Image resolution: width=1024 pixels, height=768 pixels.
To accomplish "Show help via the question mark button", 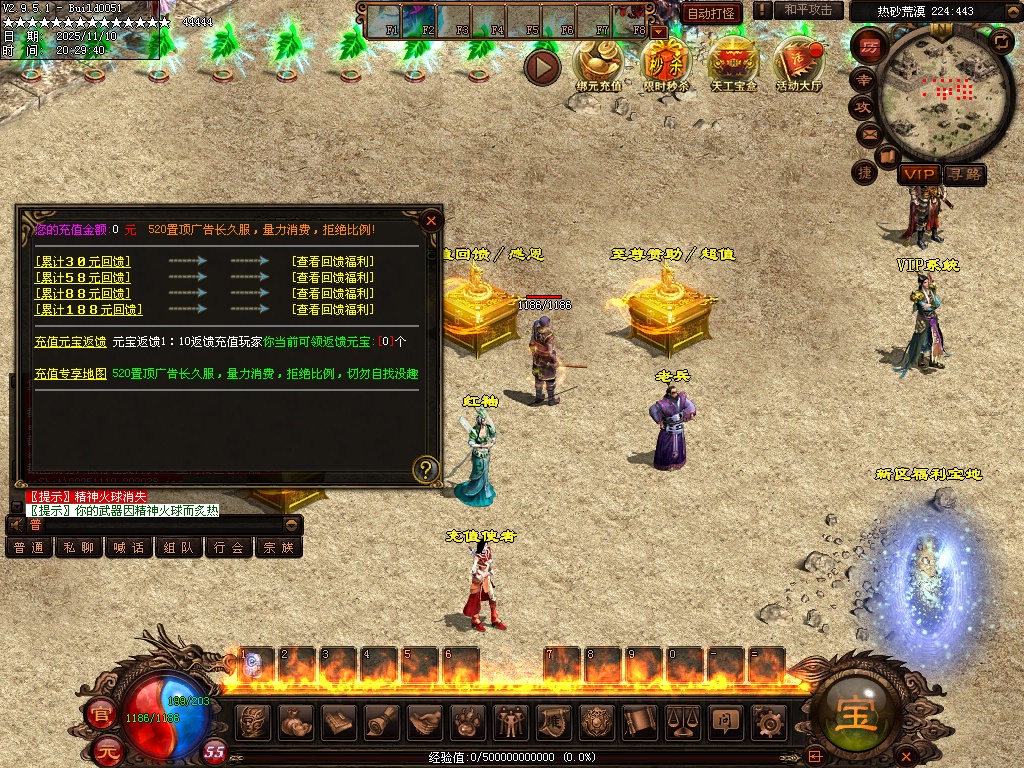I will pyautogui.click(x=426, y=468).
